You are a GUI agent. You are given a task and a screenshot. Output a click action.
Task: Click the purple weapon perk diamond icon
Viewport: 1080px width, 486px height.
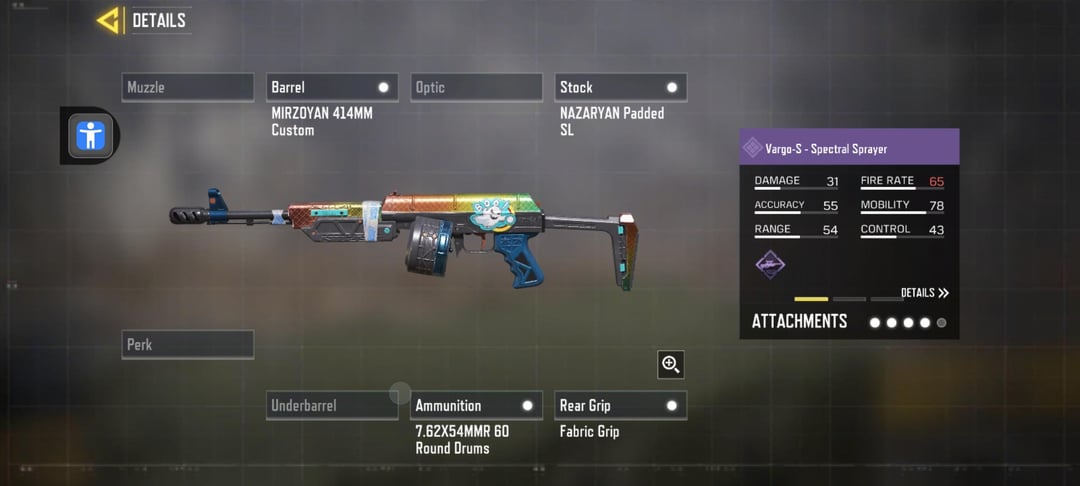[x=770, y=264]
